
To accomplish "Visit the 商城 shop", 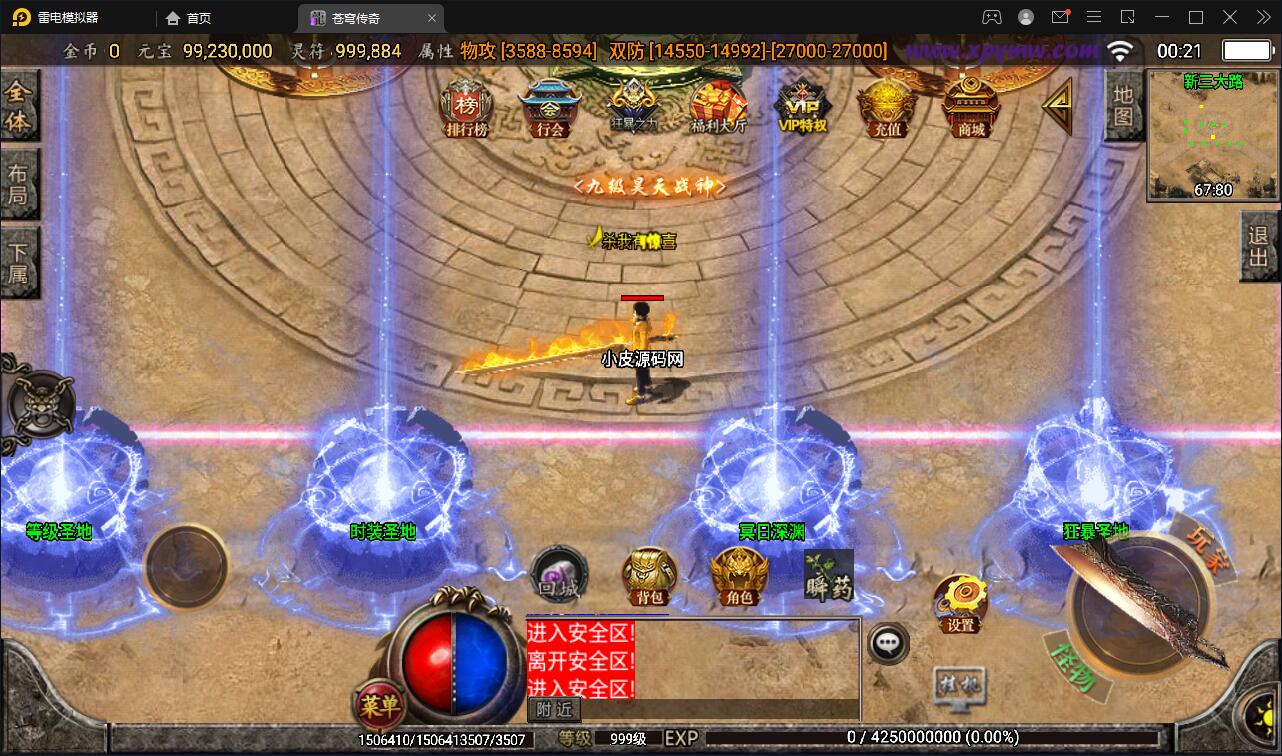I will (x=971, y=108).
